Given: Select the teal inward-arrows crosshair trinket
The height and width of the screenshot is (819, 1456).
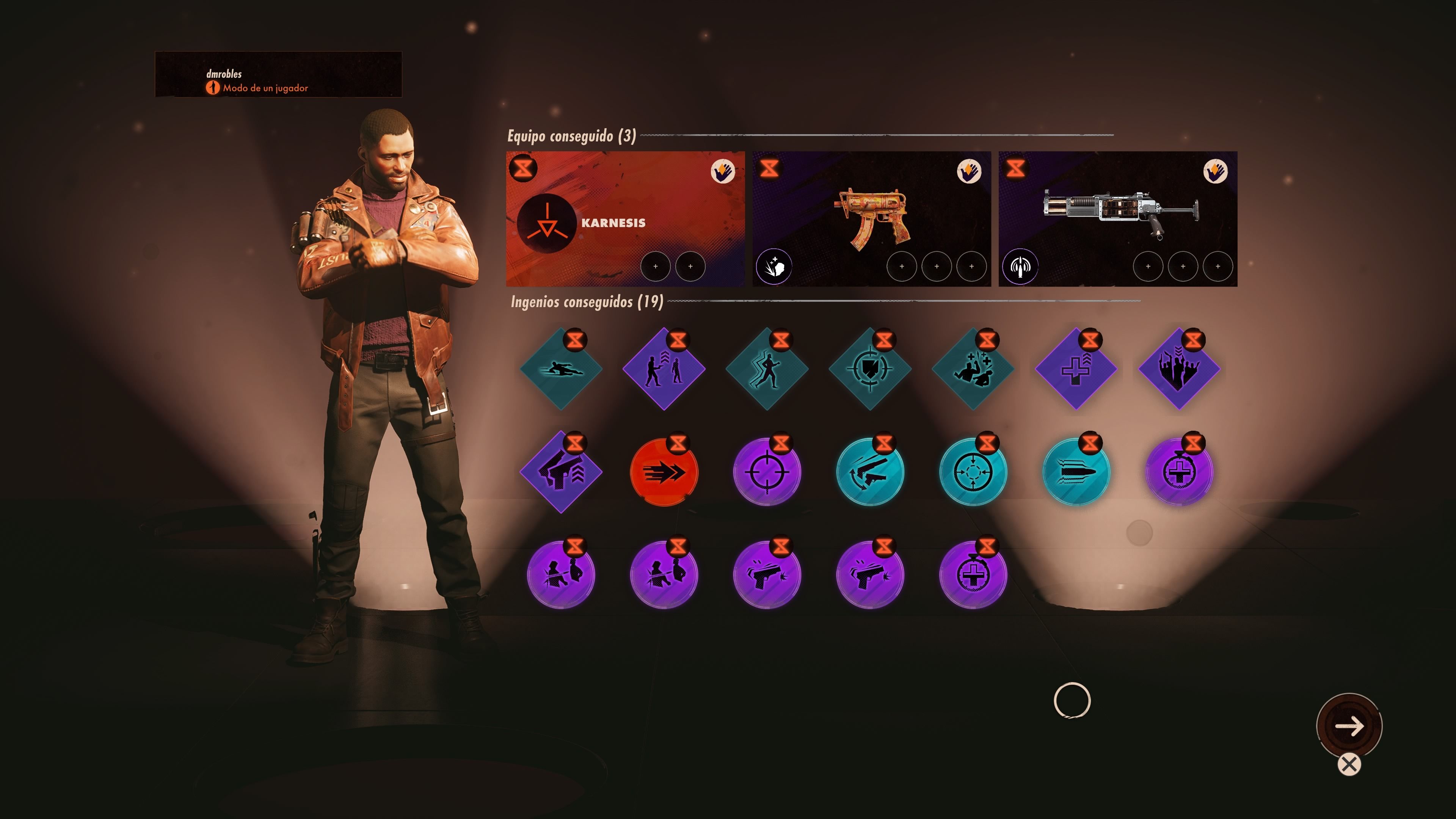Looking at the screenshot, I should 973,472.
